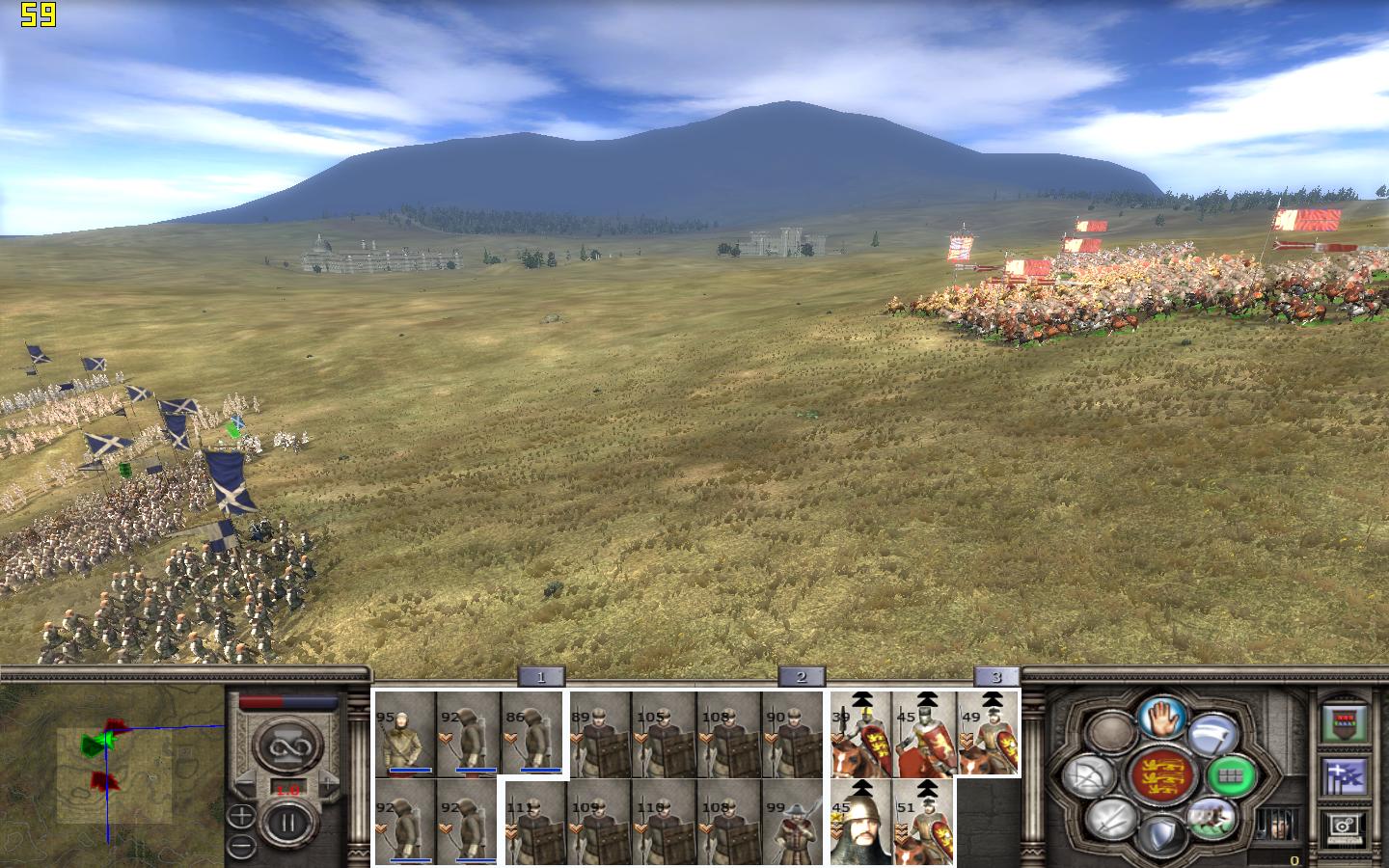Activate the halt order hand button
1389x868 pixels.
point(1161,718)
